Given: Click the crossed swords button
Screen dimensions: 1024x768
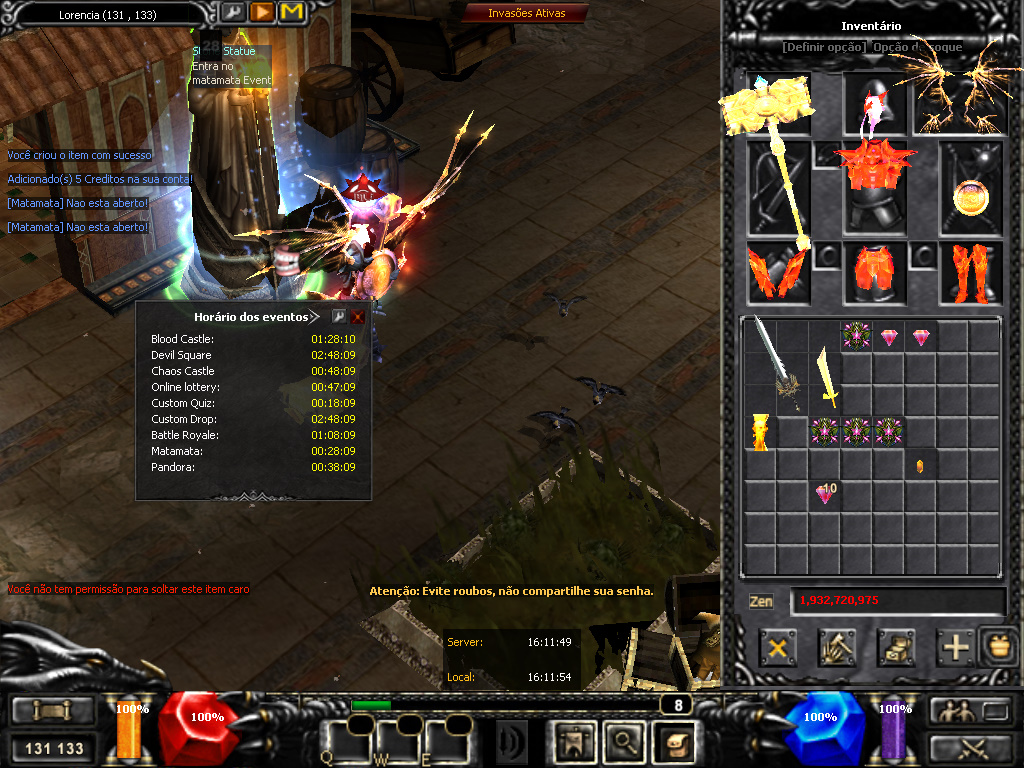Looking at the screenshot, I should [x=969, y=748].
